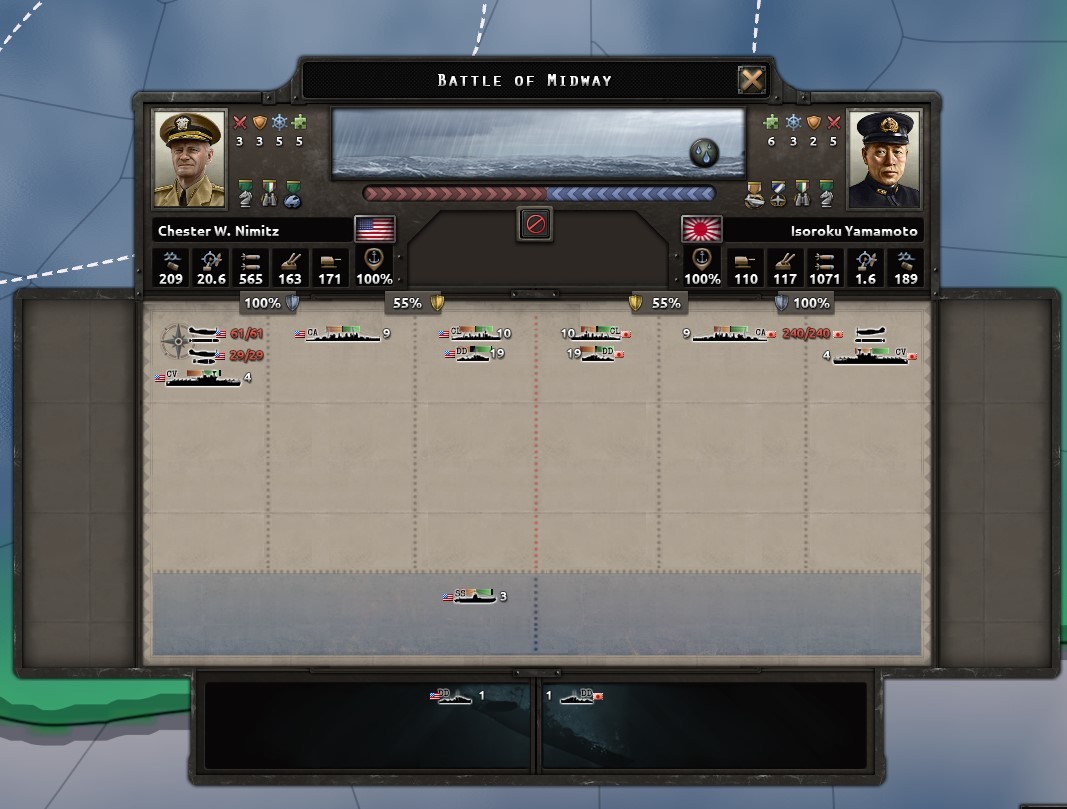Click the red retreat button in the center
The height and width of the screenshot is (809, 1067).
(x=536, y=224)
